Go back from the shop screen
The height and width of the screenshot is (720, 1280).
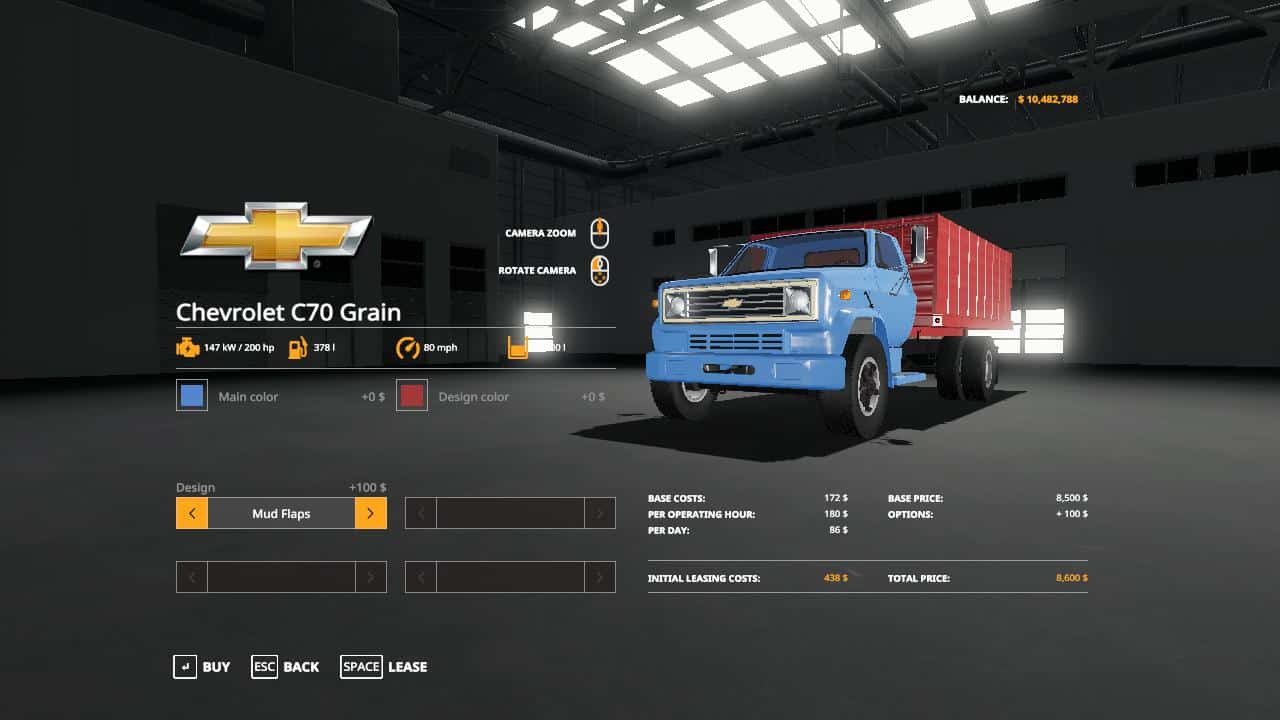[285, 667]
